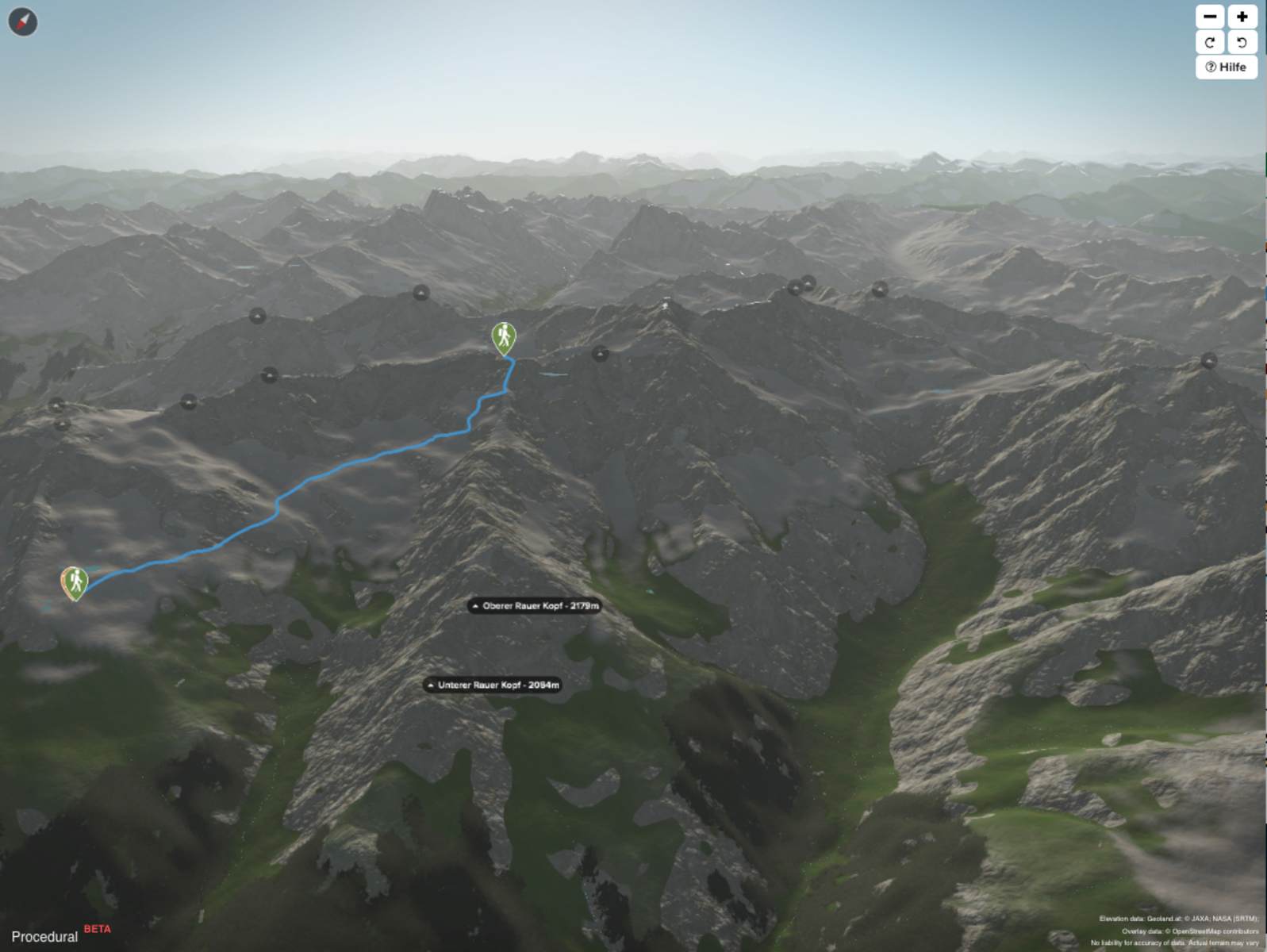Select the Oberer Rauer Kopf peak label
This screenshot has height=952, width=1267.
(x=534, y=606)
